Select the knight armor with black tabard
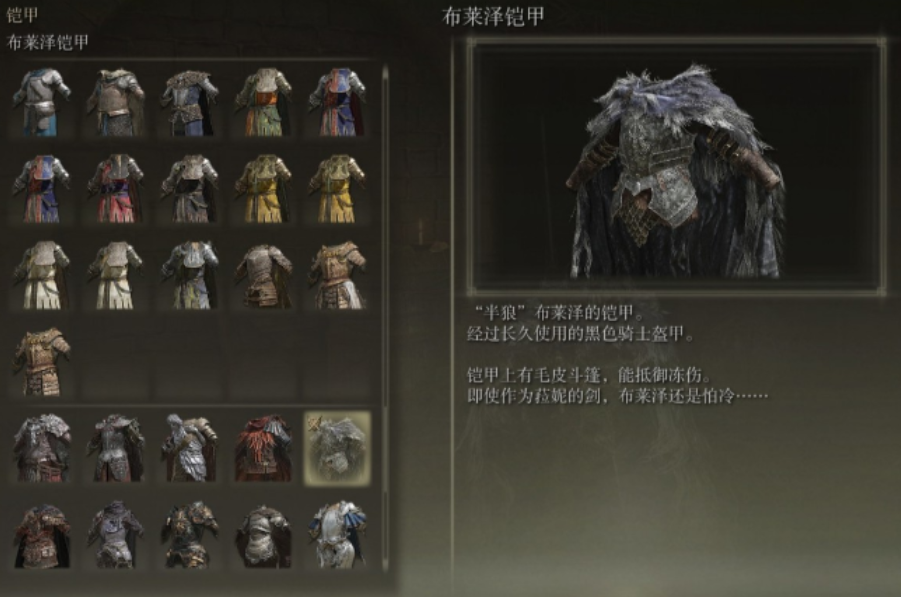The height and width of the screenshot is (597, 901). click(x=189, y=187)
